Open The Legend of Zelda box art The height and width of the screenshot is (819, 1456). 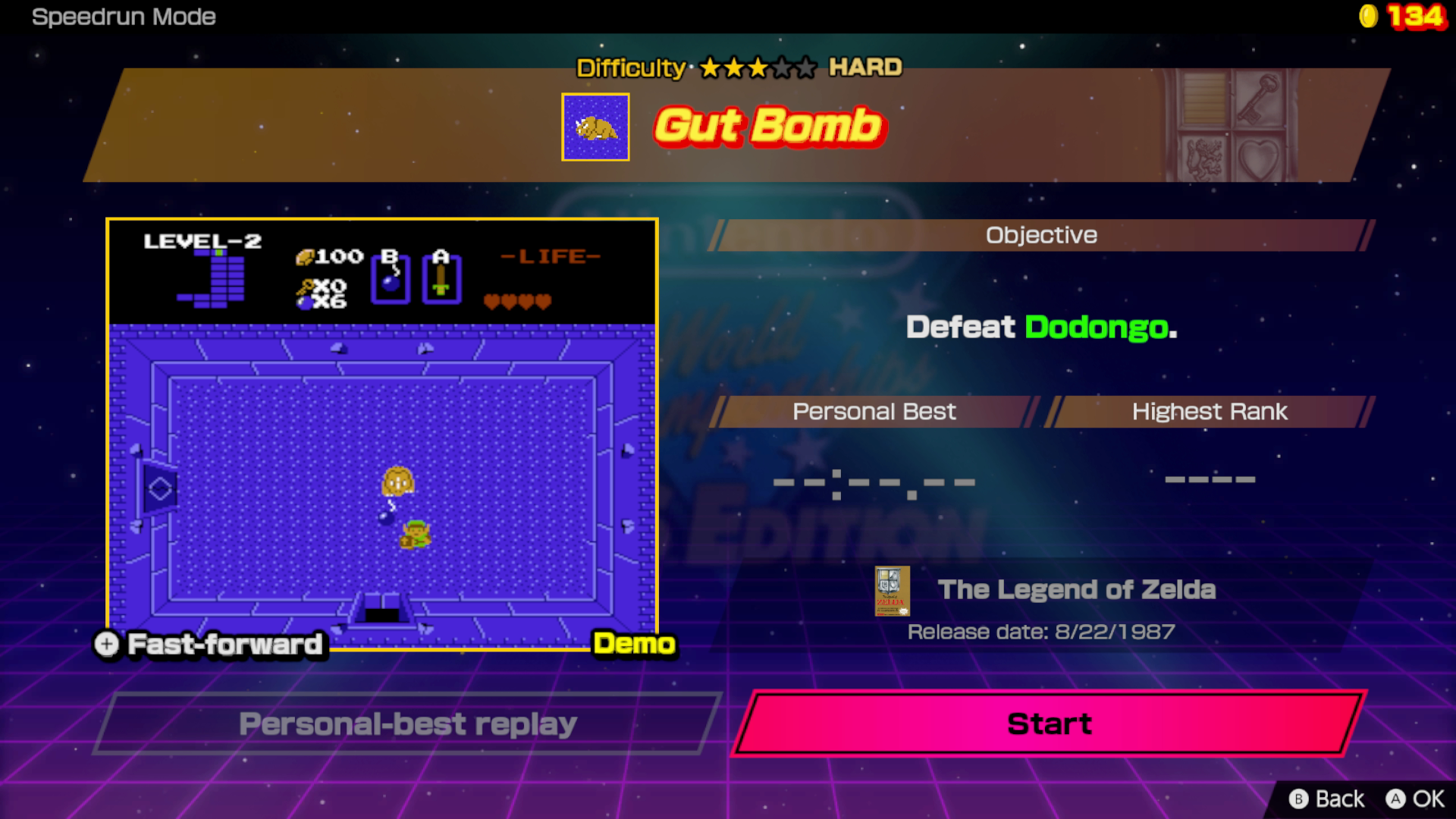892,592
